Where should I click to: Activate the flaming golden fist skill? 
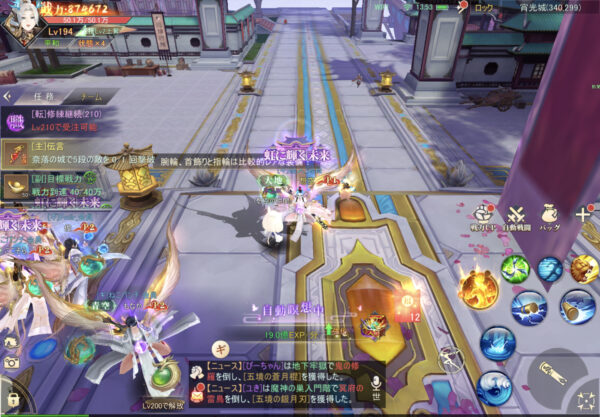[478, 288]
